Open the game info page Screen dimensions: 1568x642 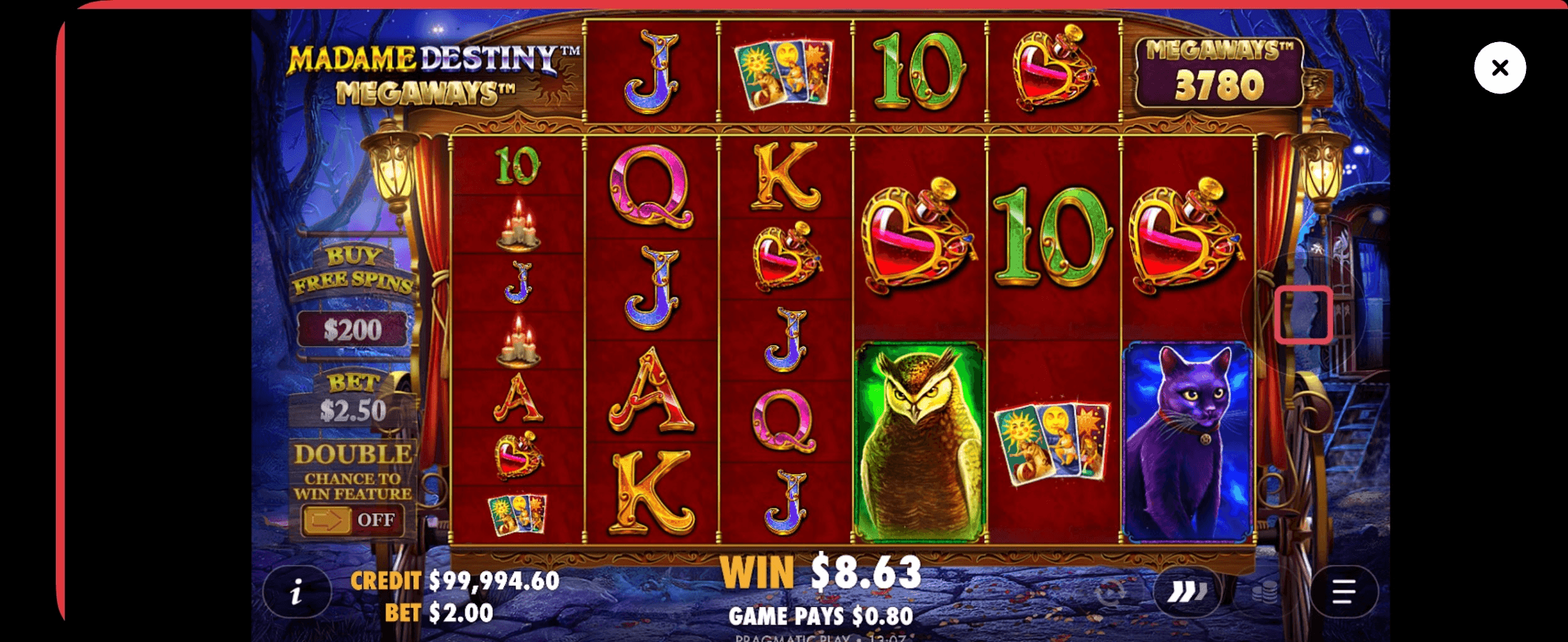tap(297, 592)
